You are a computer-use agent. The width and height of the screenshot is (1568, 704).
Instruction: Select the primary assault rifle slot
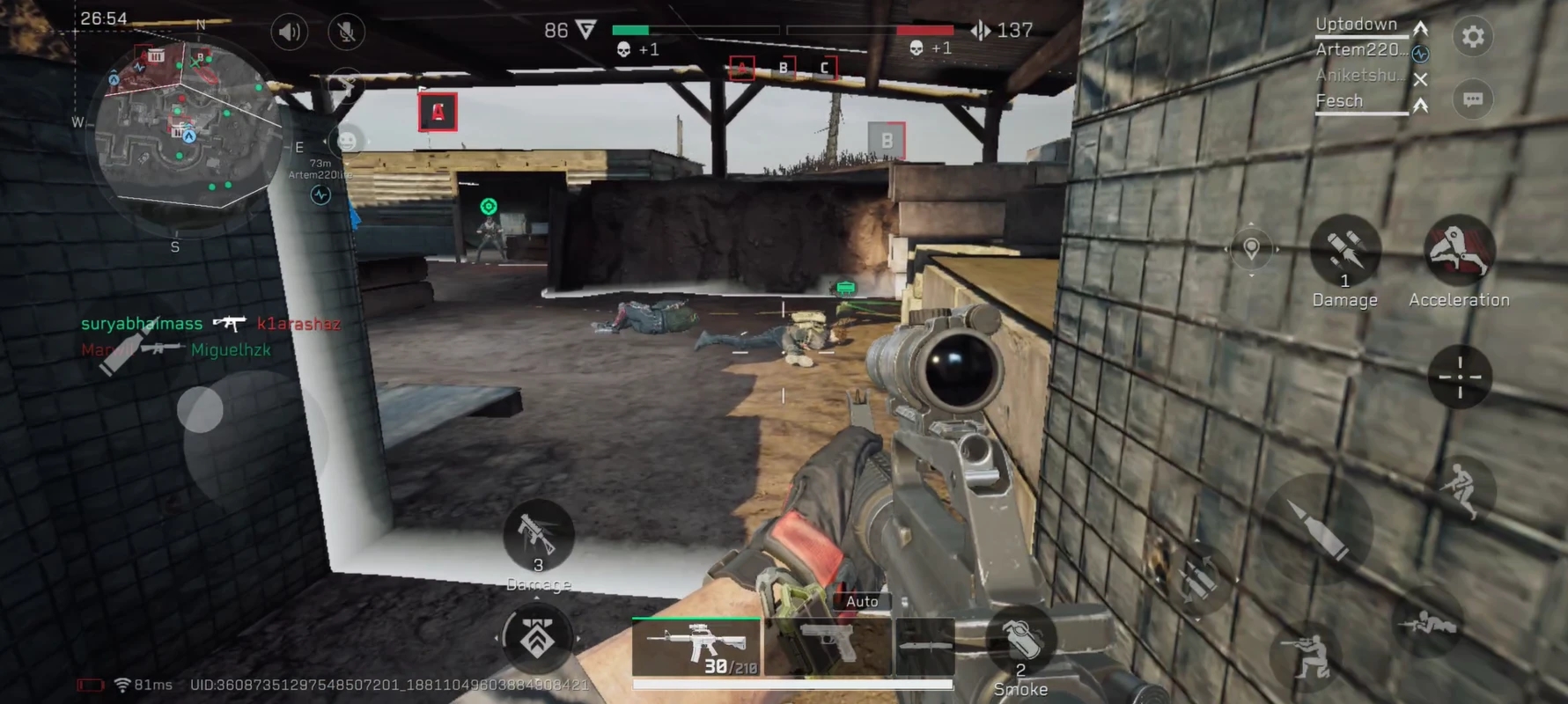tap(696, 647)
